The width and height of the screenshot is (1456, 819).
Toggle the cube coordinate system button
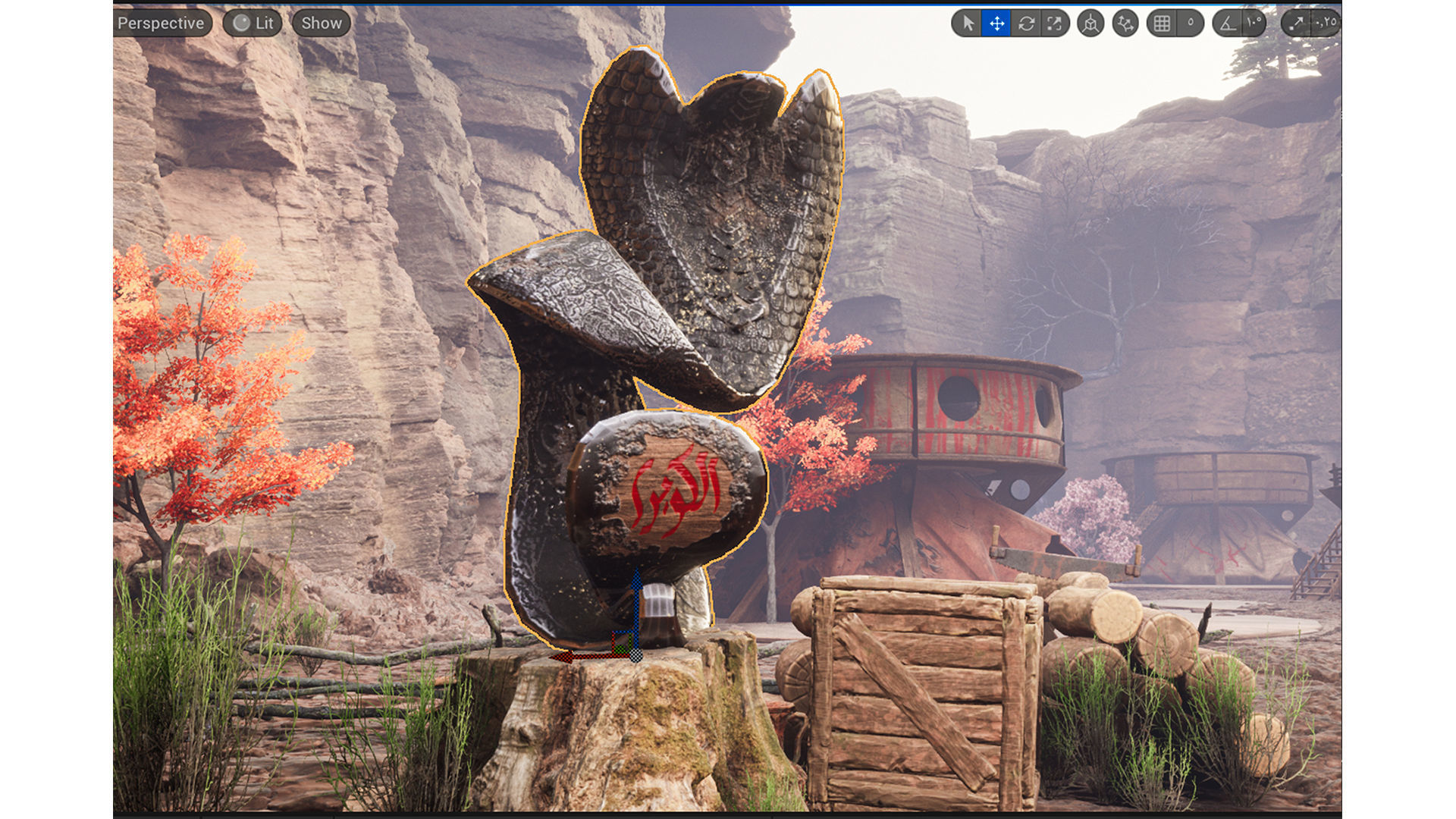[1090, 24]
